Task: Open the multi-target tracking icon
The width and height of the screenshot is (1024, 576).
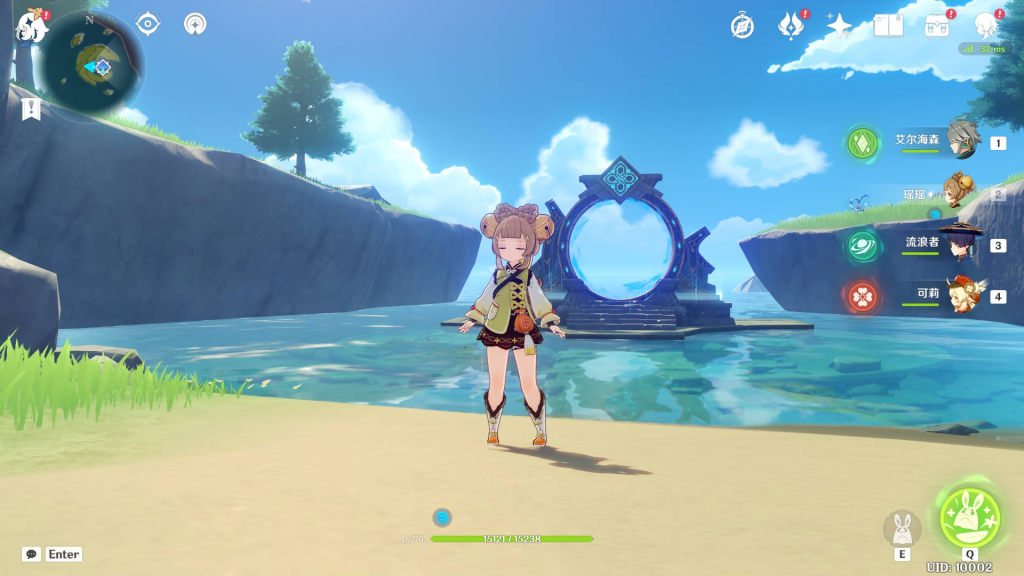Action: 195,24
